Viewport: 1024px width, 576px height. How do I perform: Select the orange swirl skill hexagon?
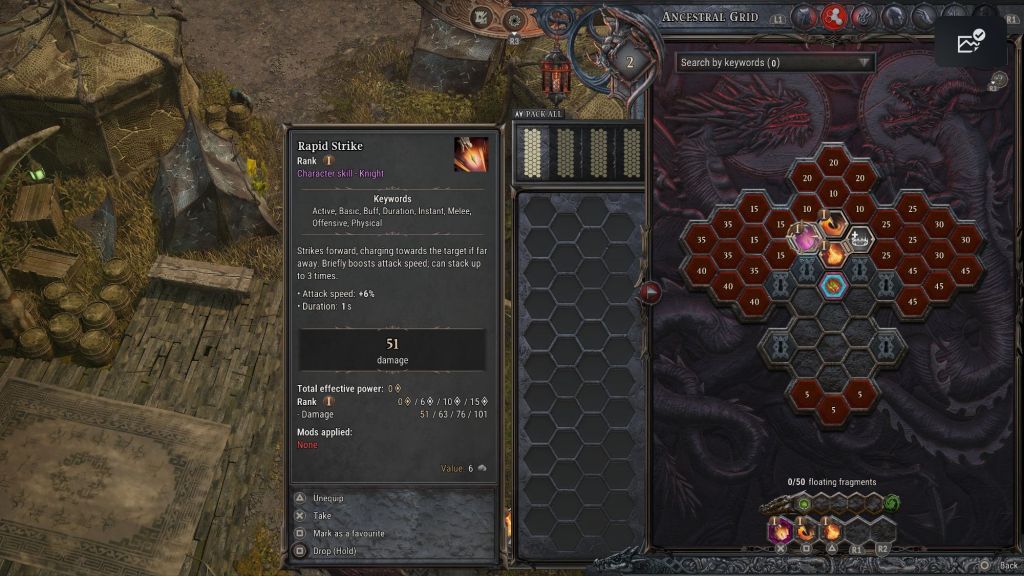pyautogui.click(x=832, y=223)
